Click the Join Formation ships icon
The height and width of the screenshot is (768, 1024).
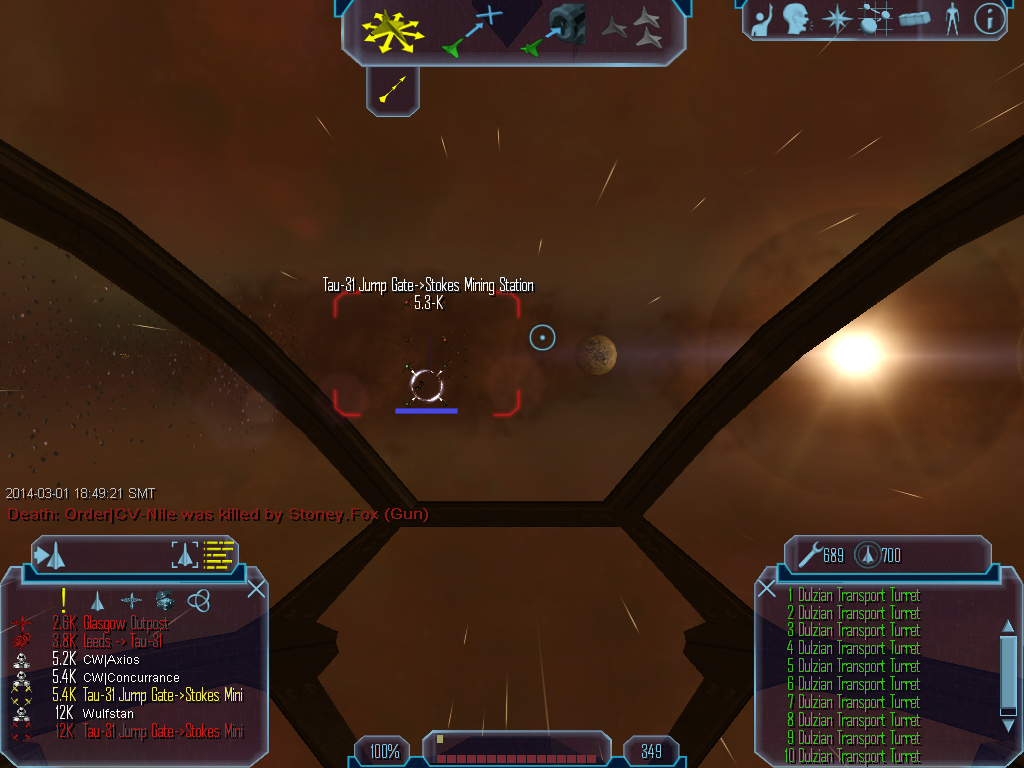tap(633, 30)
